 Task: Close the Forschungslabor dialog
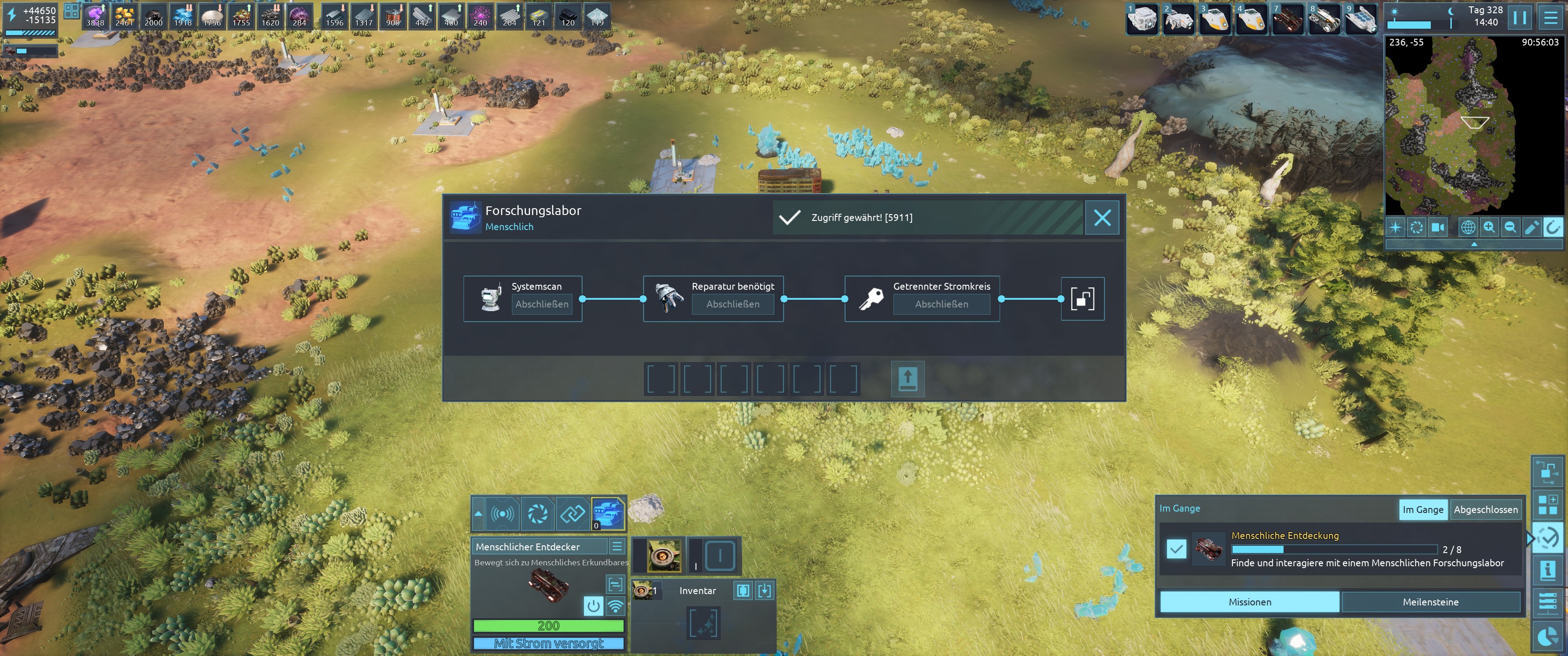[1102, 218]
